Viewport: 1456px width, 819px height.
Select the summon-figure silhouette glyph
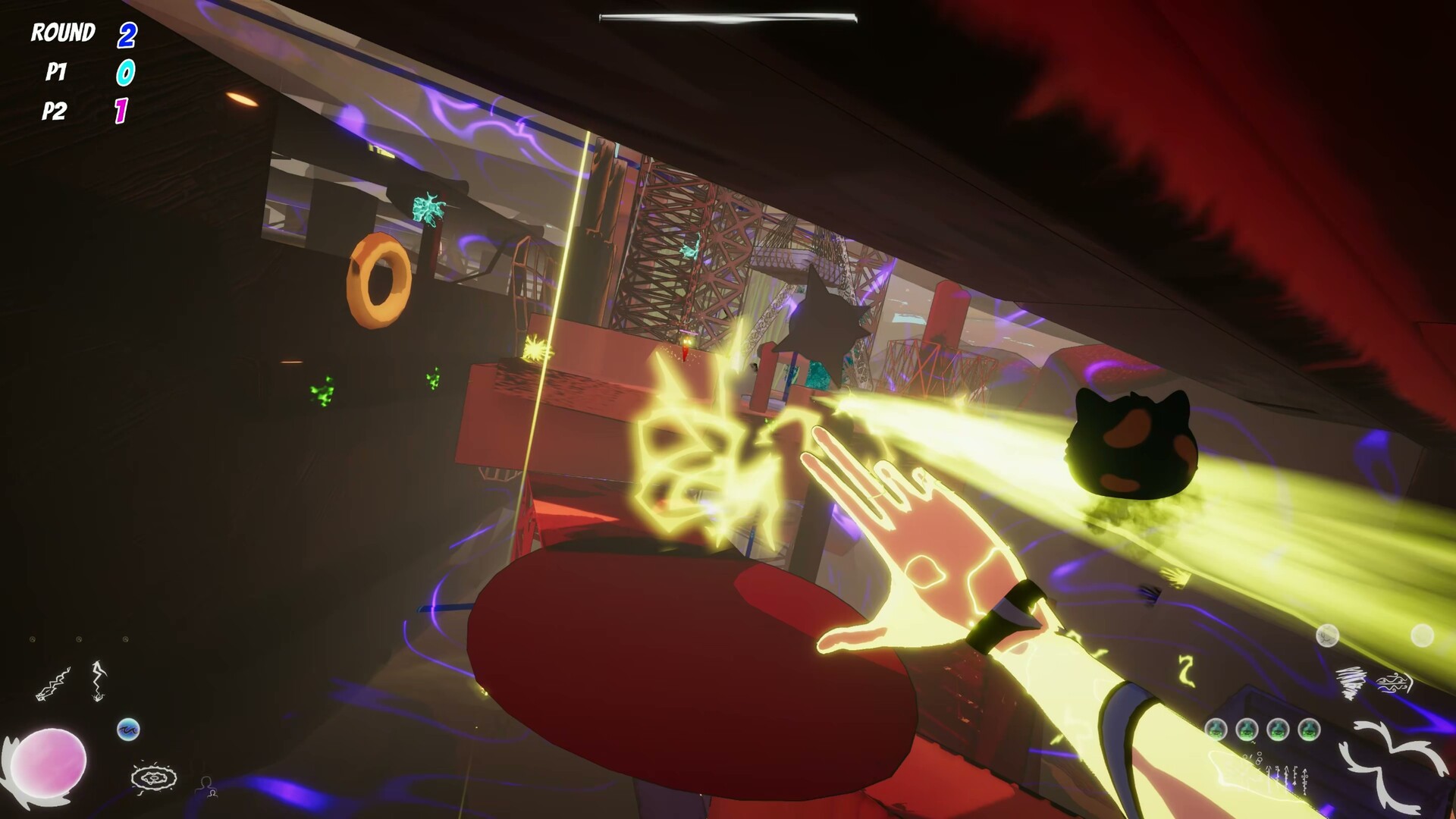tap(207, 786)
